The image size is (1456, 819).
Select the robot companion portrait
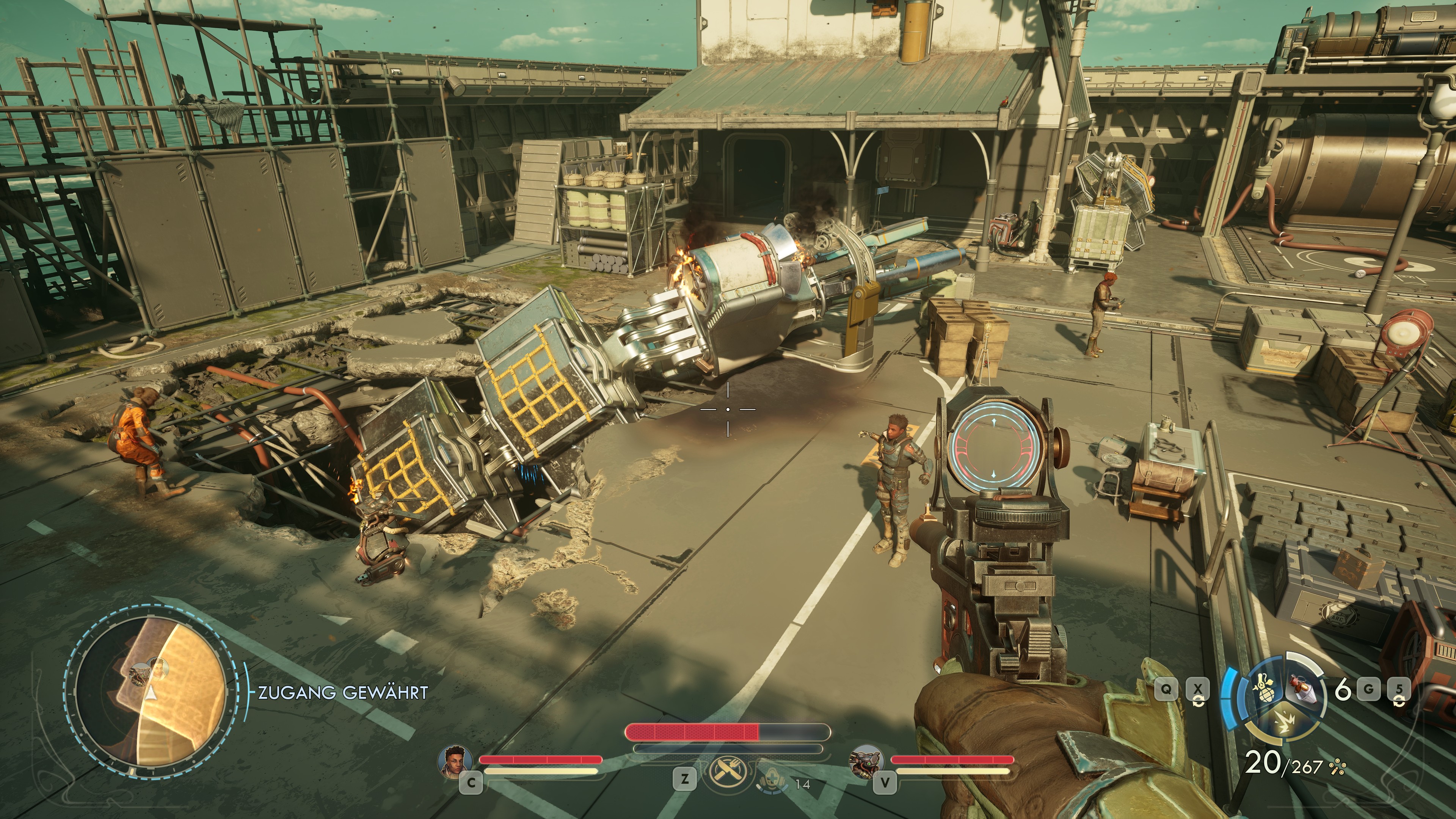(866, 761)
